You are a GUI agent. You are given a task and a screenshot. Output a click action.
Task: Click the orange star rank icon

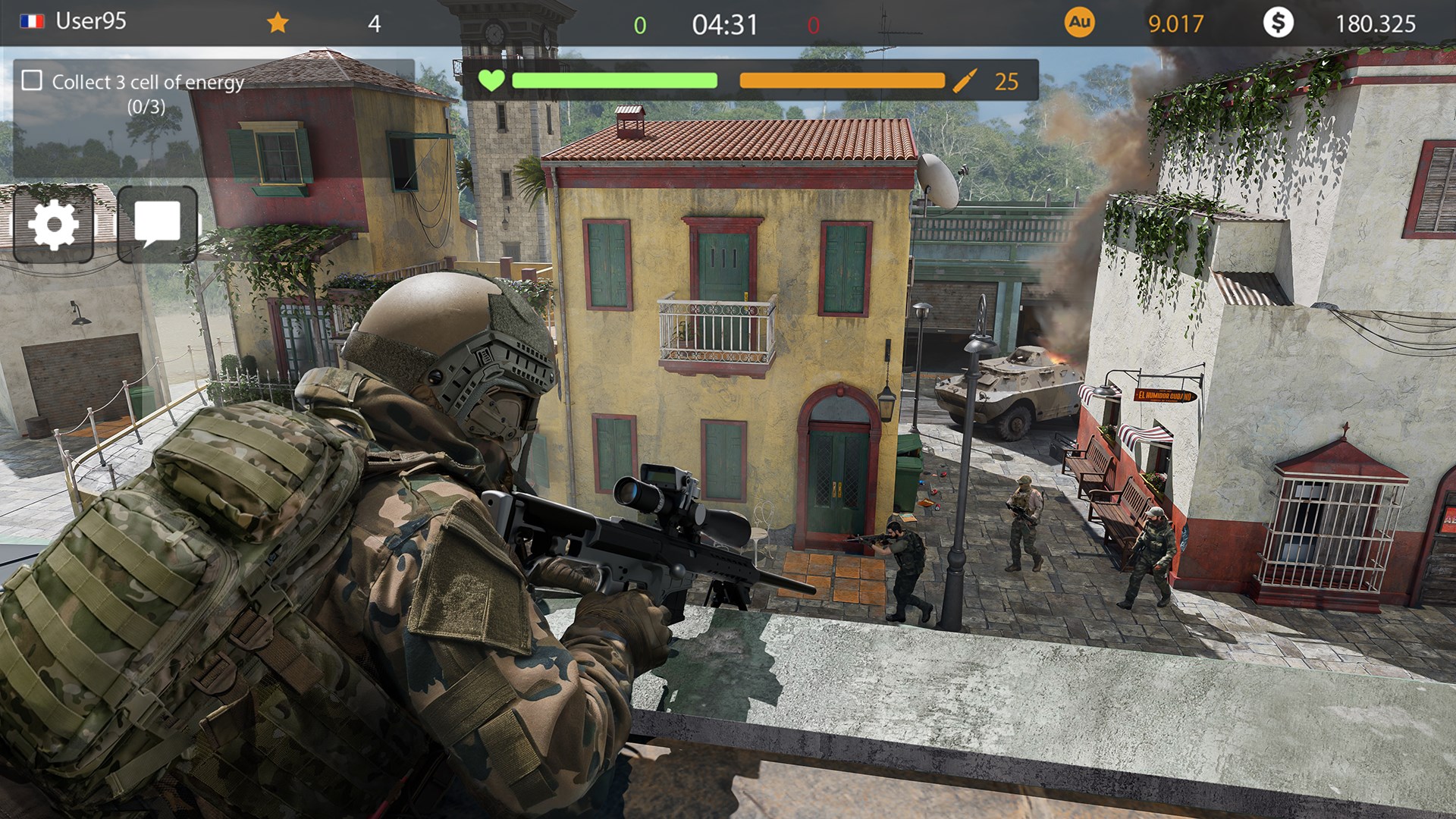[278, 23]
